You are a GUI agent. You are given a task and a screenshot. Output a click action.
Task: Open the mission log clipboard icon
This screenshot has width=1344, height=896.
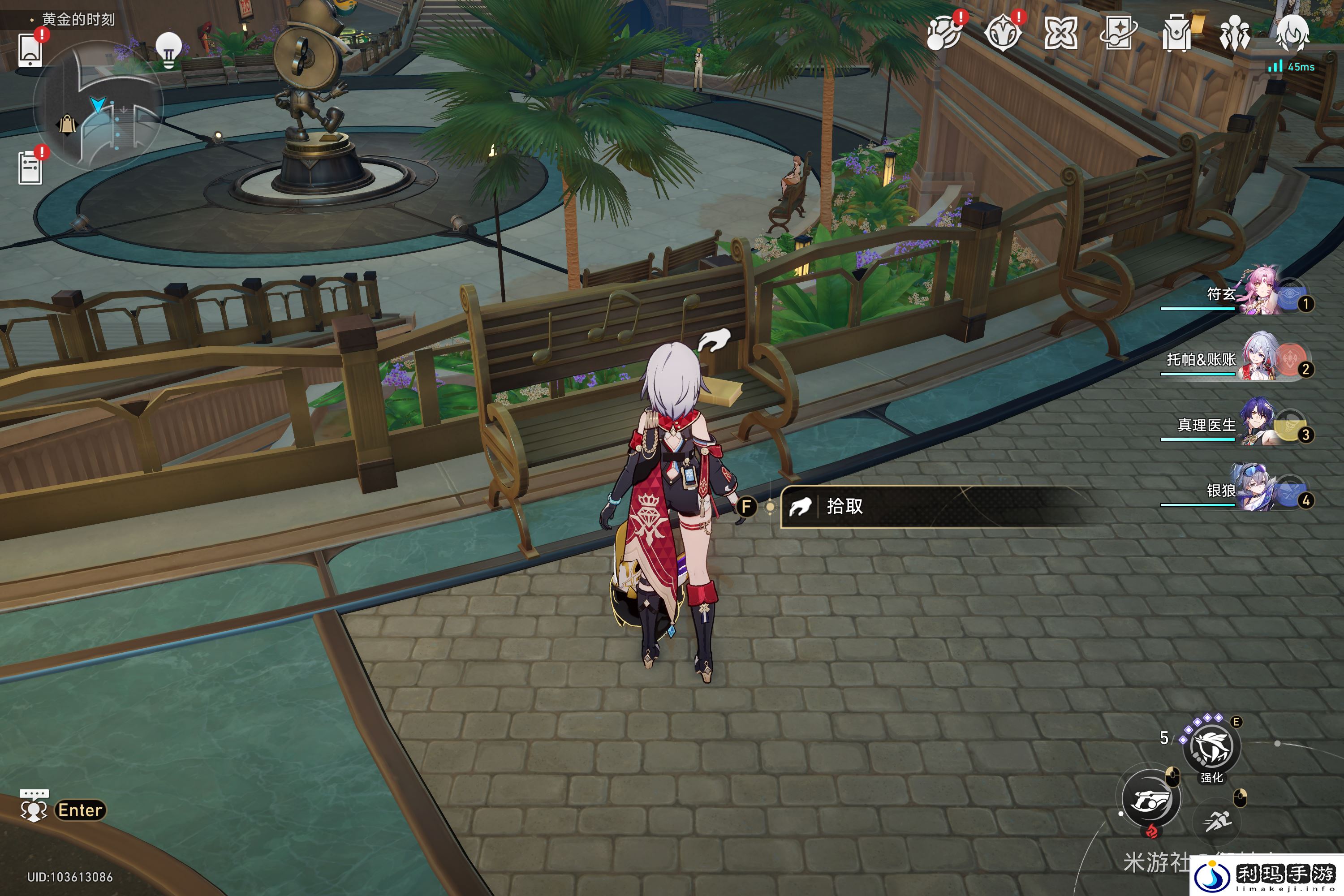30,168
